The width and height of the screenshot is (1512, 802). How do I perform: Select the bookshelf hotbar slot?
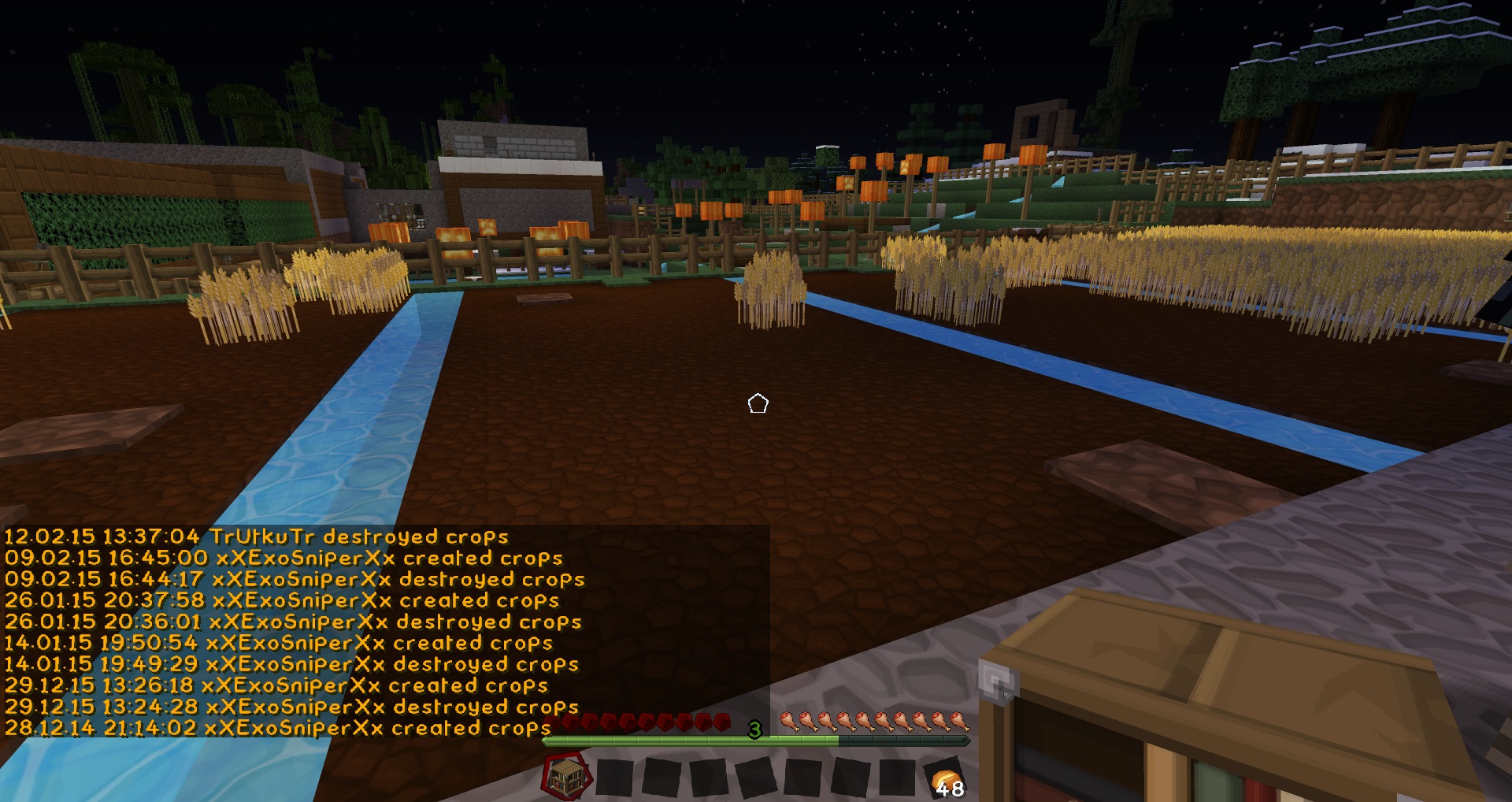[x=566, y=777]
